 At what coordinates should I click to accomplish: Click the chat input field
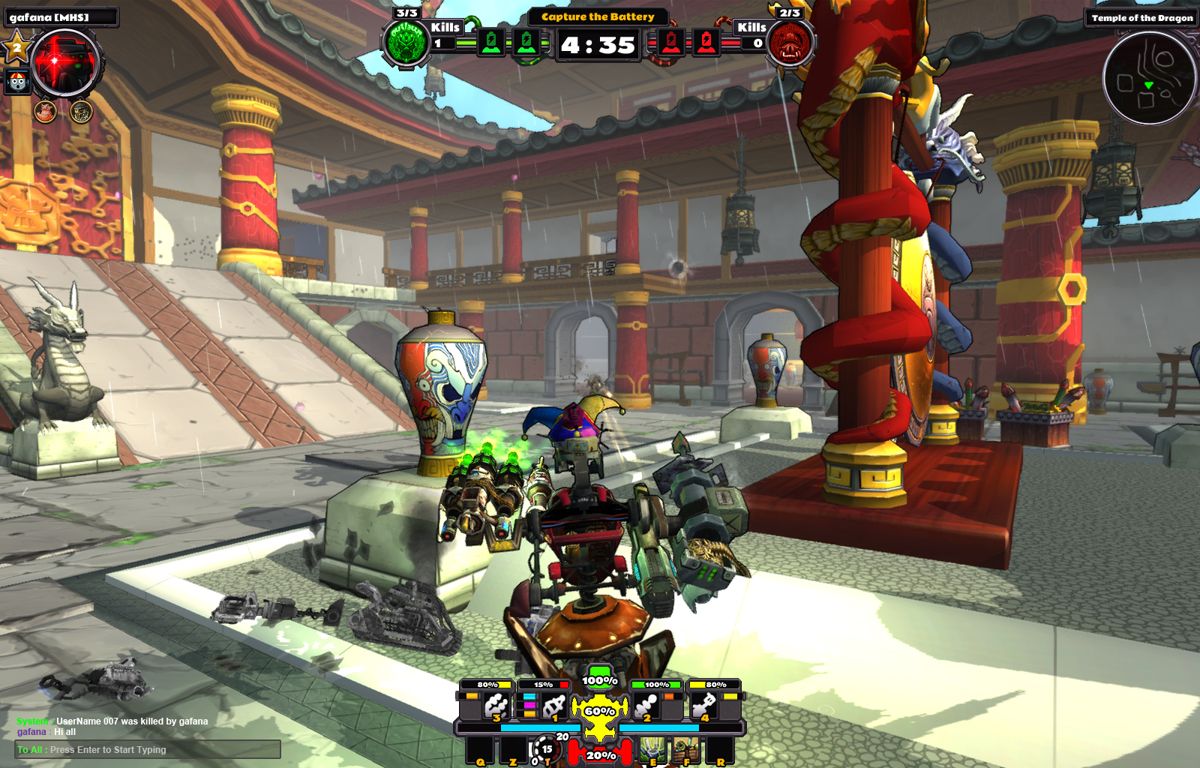[148, 750]
